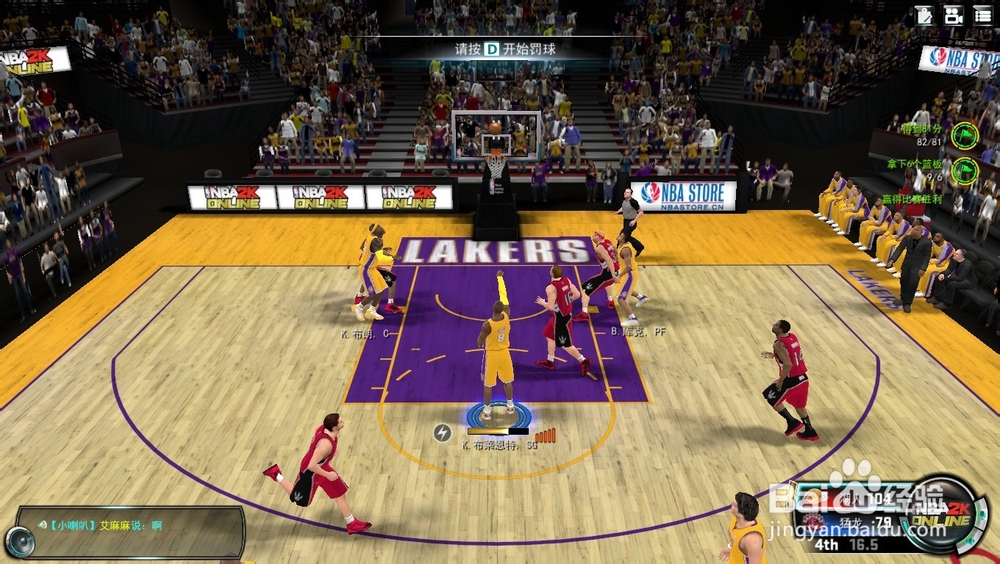The width and height of the screenshot is (1000, 564).
Task: Select the 得到81分 objective flag
Action: tap(963, 134)
